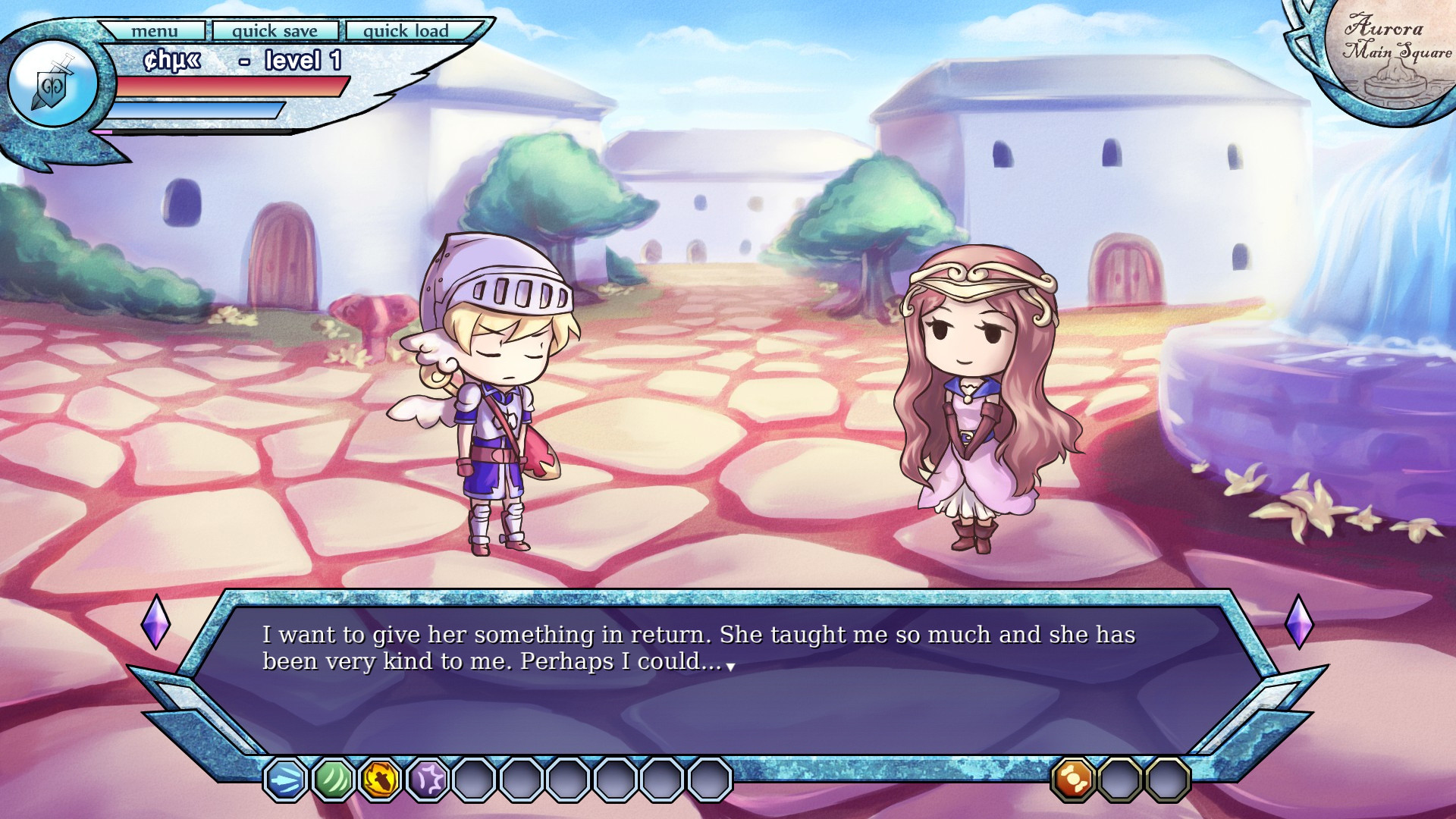This screenshot has height=819, width=1456.
Task: Use the green slash skill
Action: (x=333, y=779)
